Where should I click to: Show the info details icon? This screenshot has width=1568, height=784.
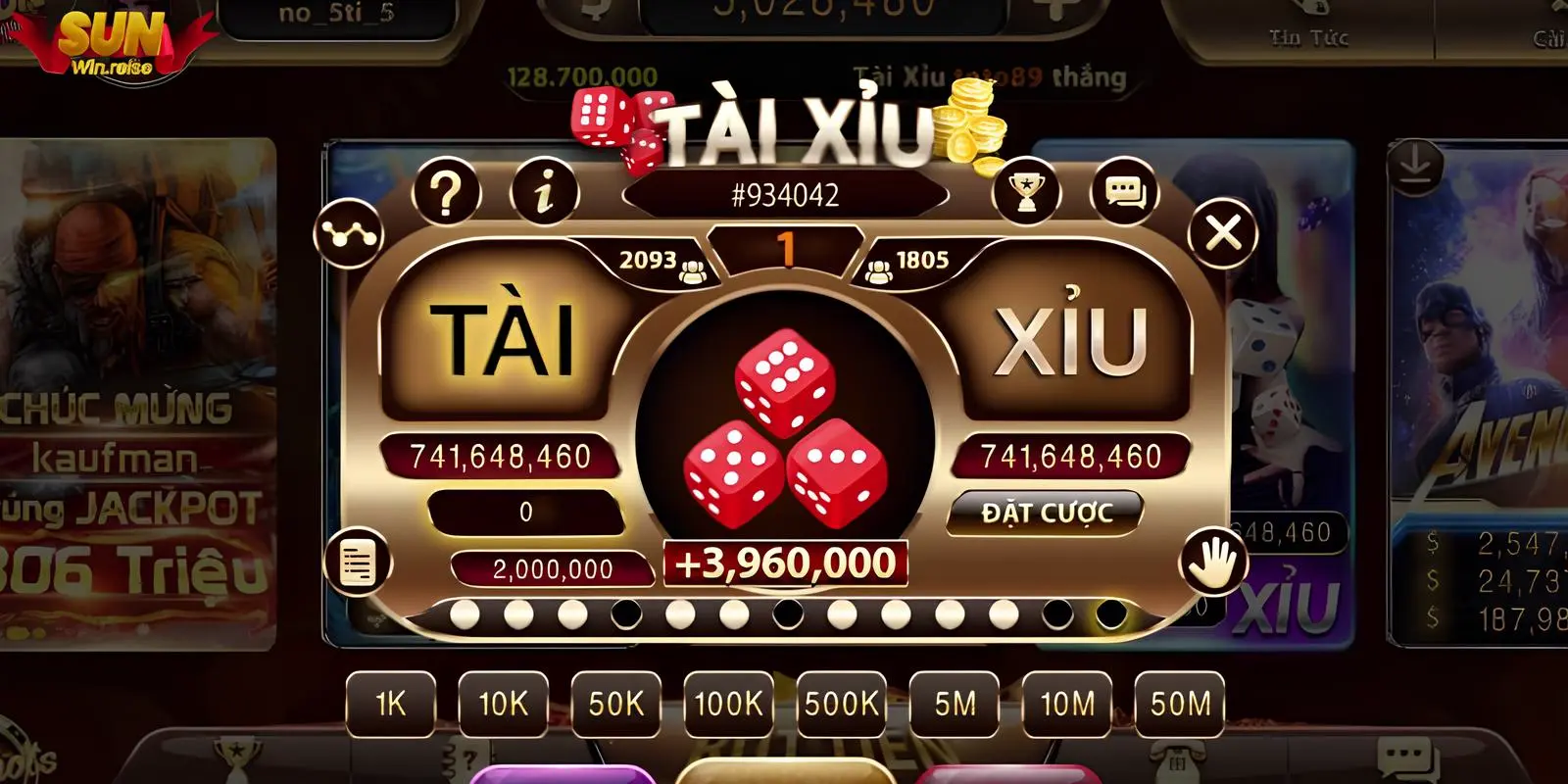point(544,193)
